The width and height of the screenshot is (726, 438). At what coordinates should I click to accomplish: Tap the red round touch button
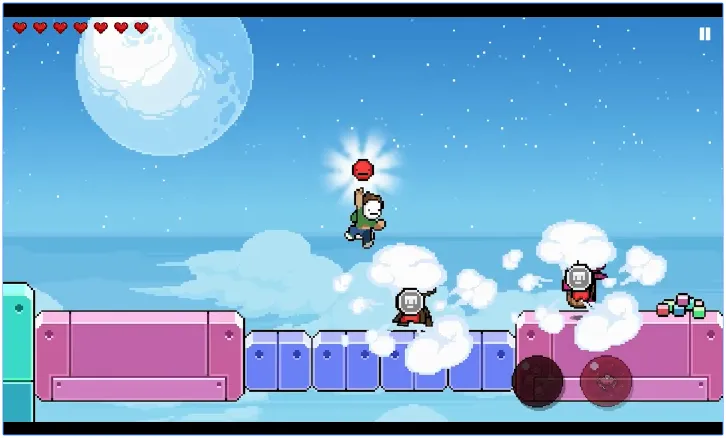[x=606, y=380]
